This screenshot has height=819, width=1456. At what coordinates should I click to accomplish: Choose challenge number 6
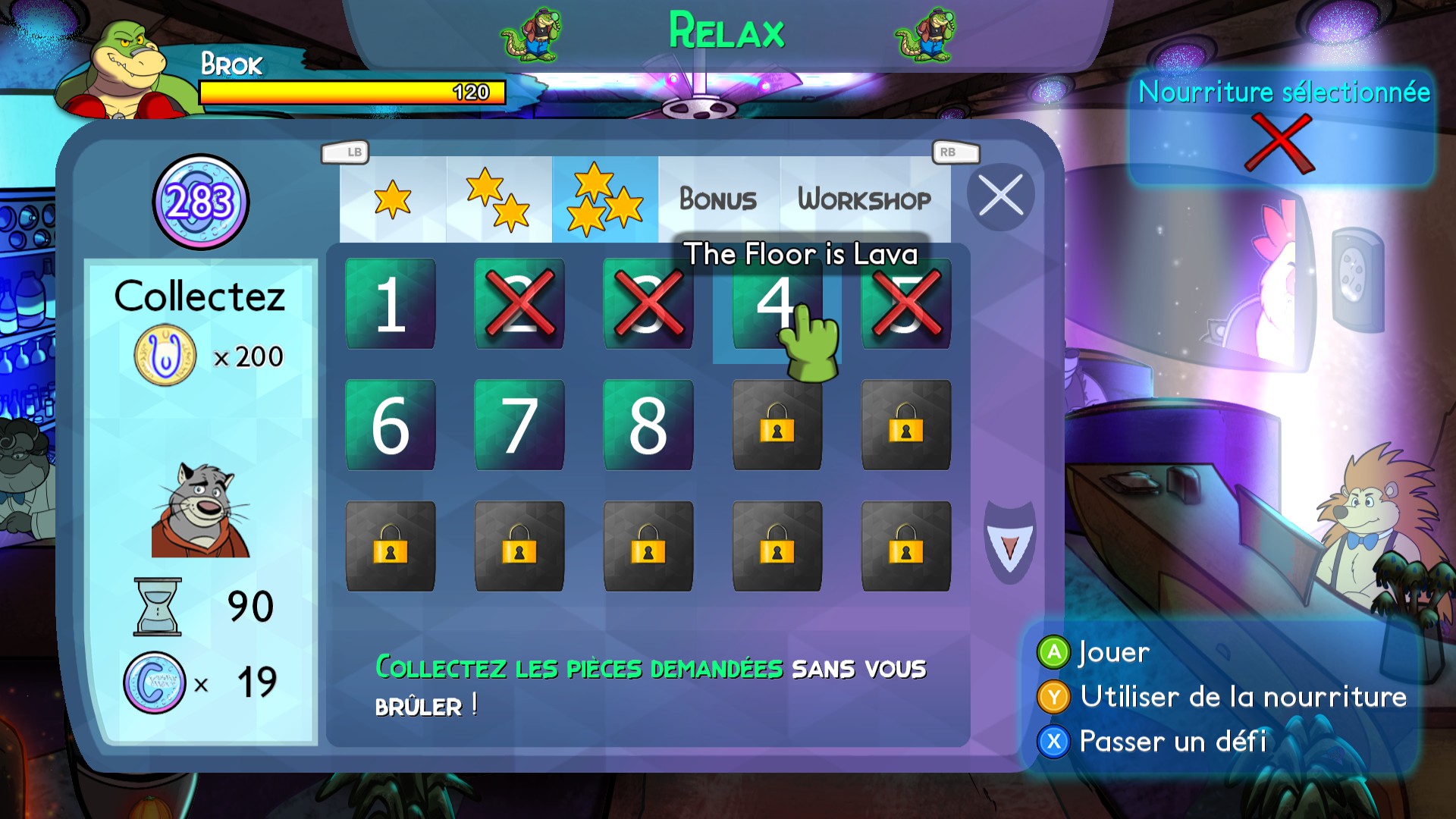coord(391,425)
